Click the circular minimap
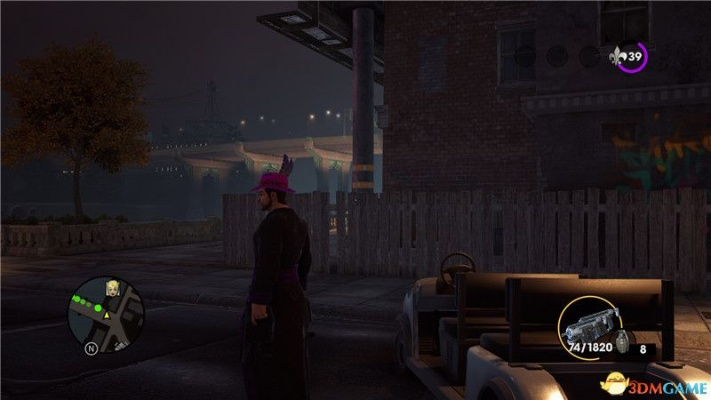The image size is (711, 400). (x=106, y=314)
